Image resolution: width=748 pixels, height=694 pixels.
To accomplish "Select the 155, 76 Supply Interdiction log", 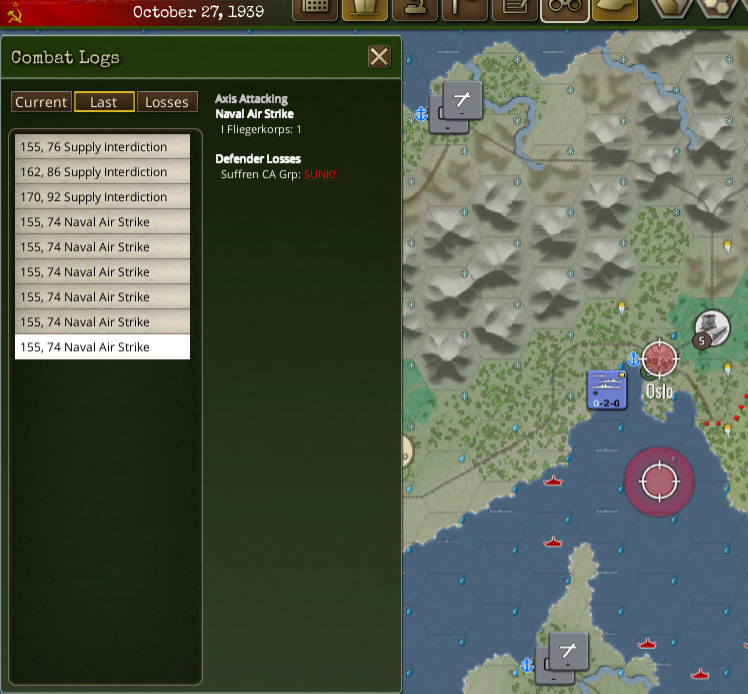I will tap(102, 147).
